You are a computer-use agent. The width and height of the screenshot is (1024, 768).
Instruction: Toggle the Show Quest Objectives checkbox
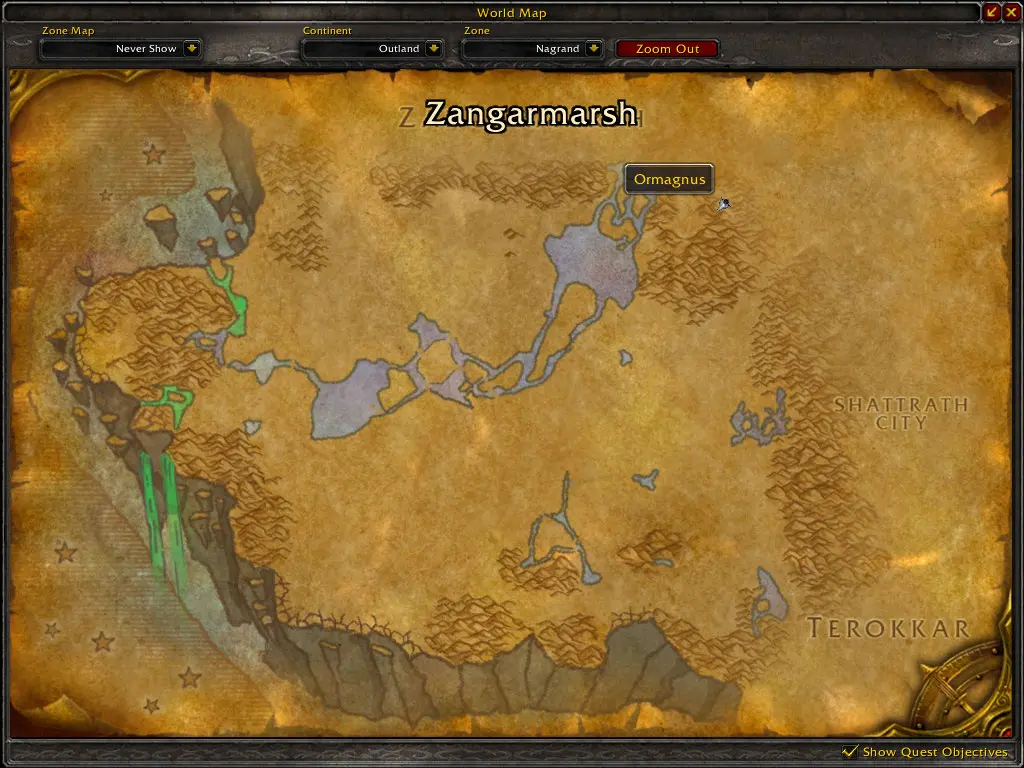point(851,751)
